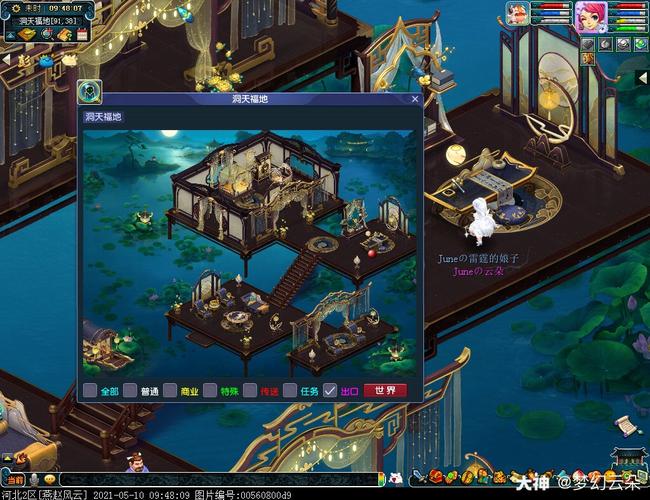This screenshot has height=500, width=650.
Task: Click the 洞天福地 location name bar
Action: pos(48,21)
